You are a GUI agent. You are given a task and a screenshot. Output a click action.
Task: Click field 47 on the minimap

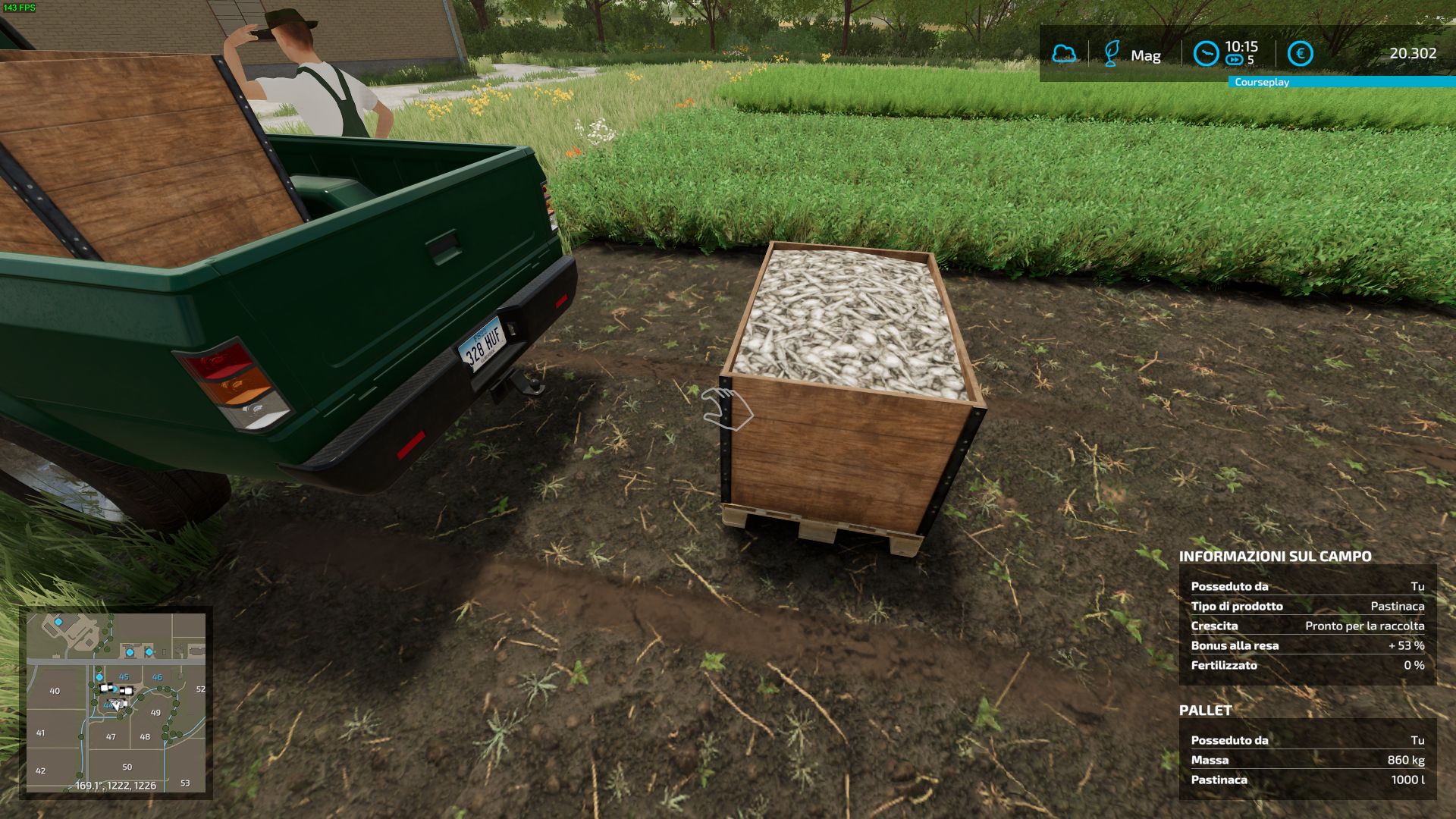point(111,737)
